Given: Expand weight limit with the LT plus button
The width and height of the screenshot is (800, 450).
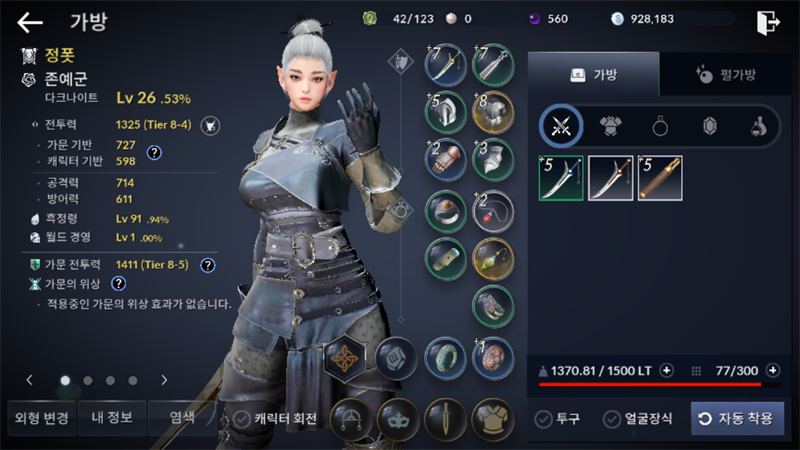Looking at the screenshot, I should (x=667, y=371).
